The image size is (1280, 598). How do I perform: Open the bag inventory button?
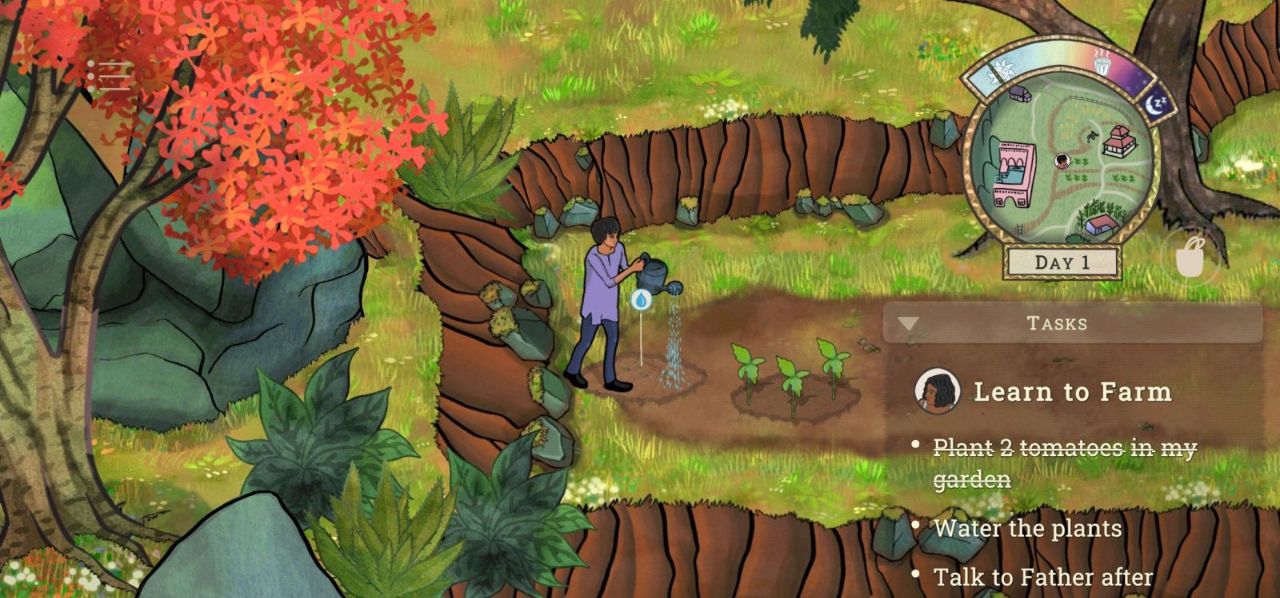pos(1188,259)
